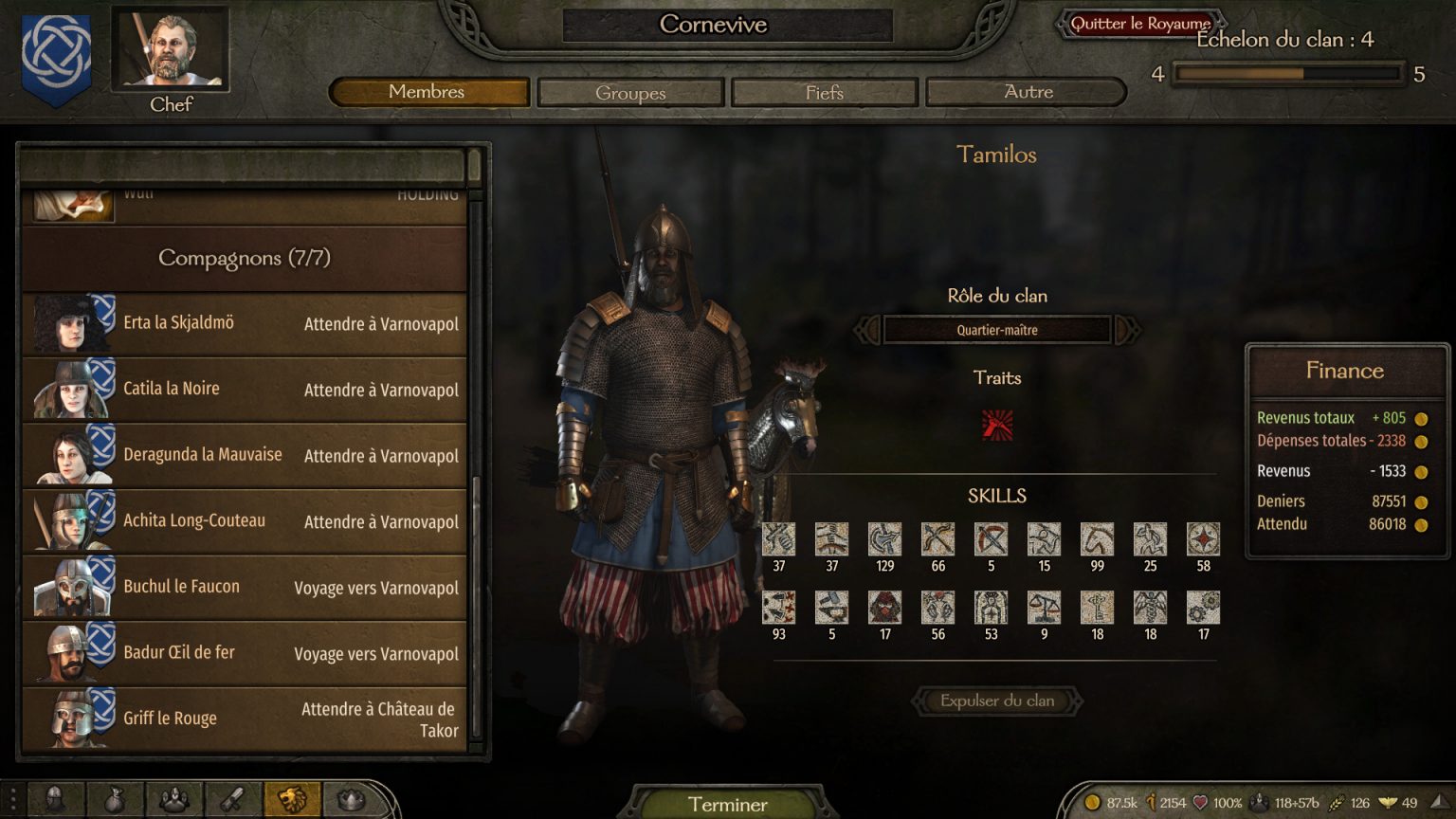Open the Kingdom crown icon in bottom toolbar
This screenshot has height=819, width=1456.
pyautogui.click(x=350, y=798)
